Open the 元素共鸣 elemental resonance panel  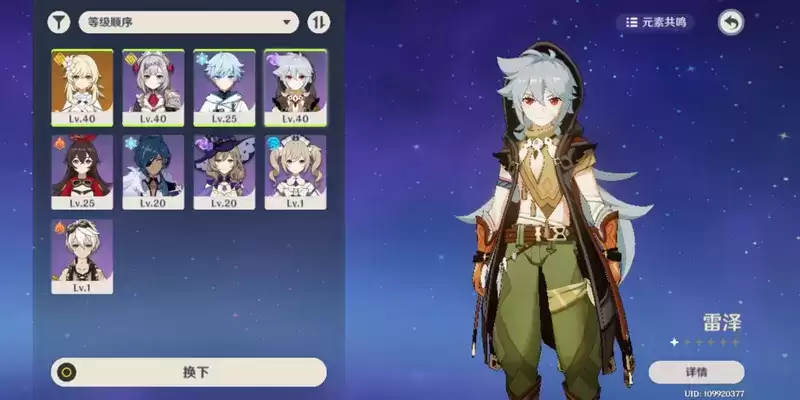(x=657, y=22)
